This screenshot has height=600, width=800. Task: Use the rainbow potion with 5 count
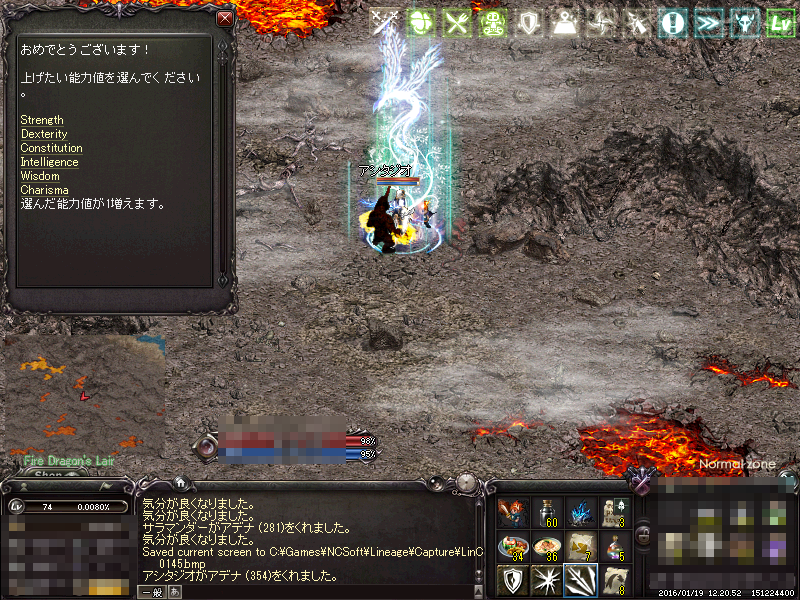615,546
